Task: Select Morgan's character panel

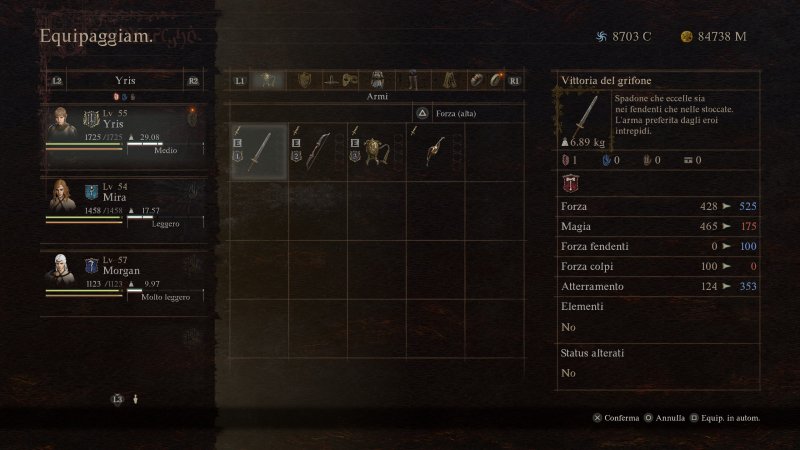Action: pyautogui.click(x=124, y=276)
